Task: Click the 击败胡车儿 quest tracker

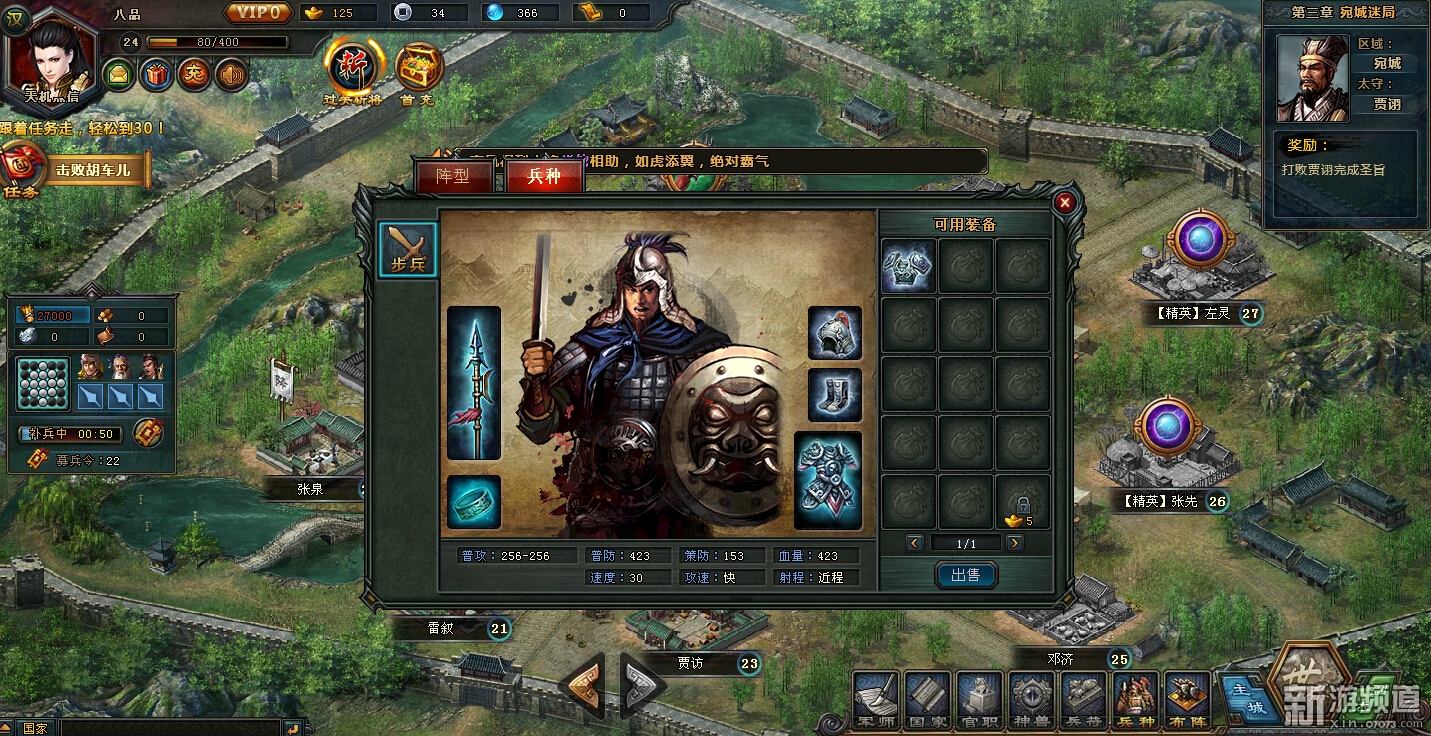Action: pos(93,169)
